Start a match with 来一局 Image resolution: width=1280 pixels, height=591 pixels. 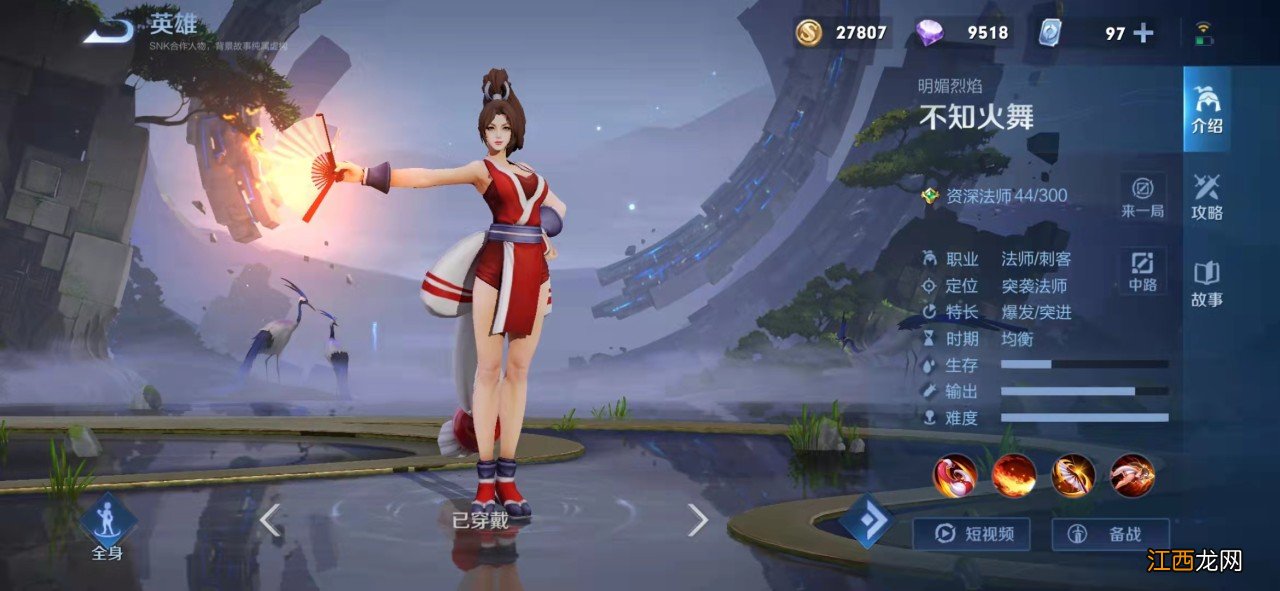(x=1142, y=196)
